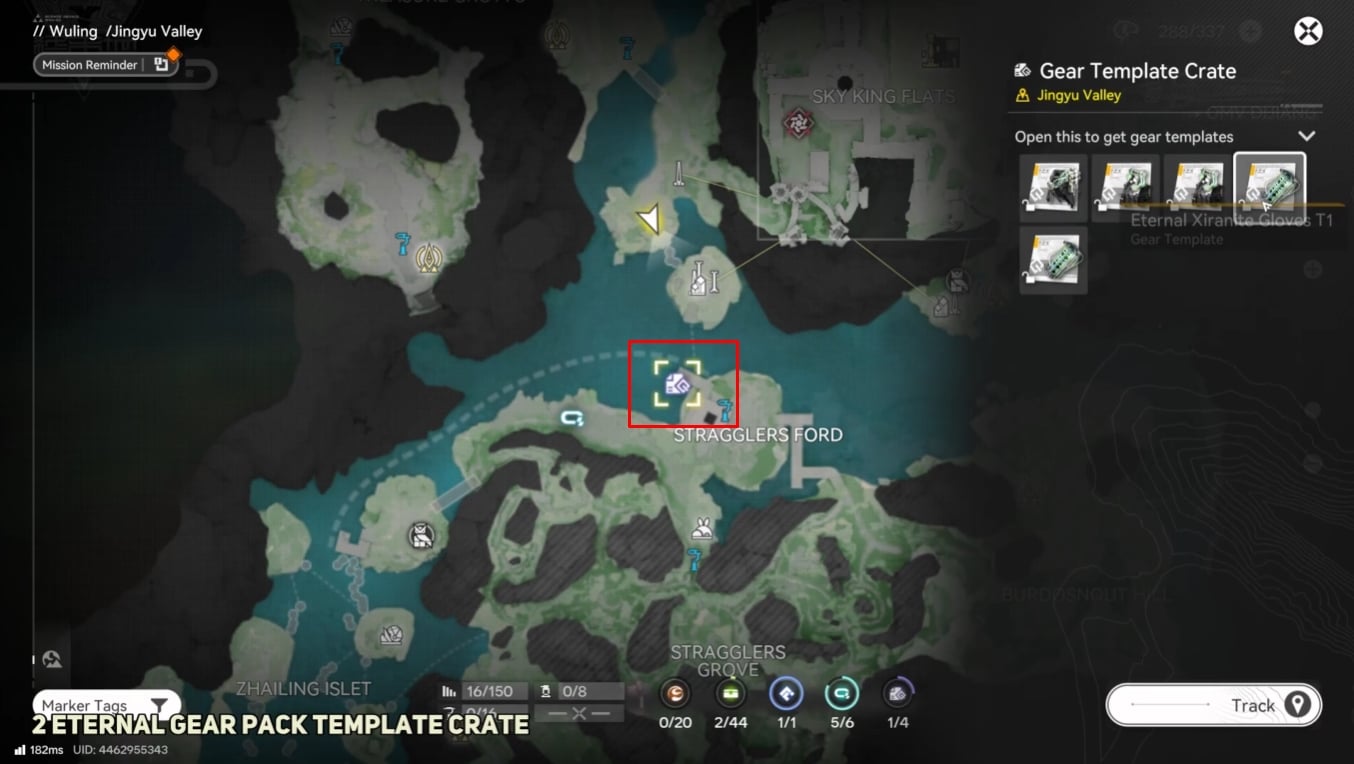Screen dimensions: 1354x764
Task: Click the rabbit-head marker near Stragglers Ford
Action: (x=703, y=528)
